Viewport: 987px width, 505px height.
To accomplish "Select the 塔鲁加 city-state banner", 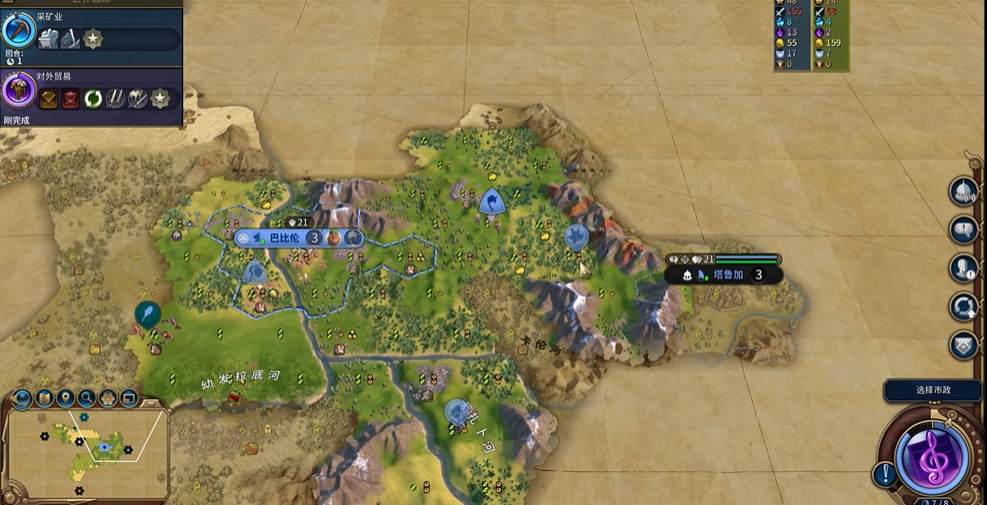I will click(723, 274).
